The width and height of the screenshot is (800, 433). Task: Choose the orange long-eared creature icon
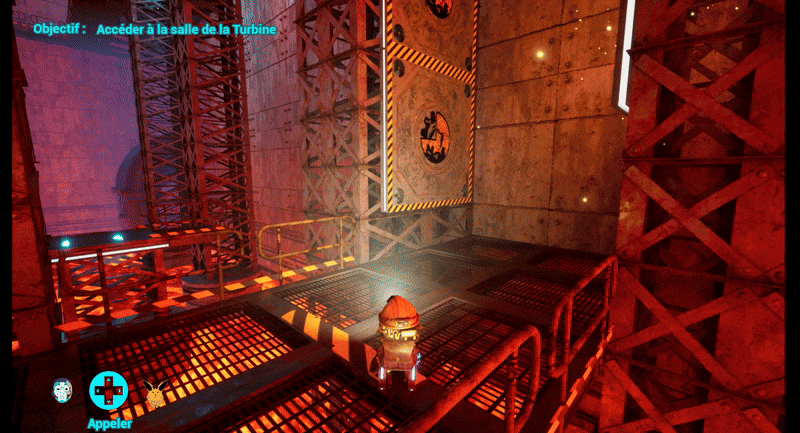click(154, 392)
